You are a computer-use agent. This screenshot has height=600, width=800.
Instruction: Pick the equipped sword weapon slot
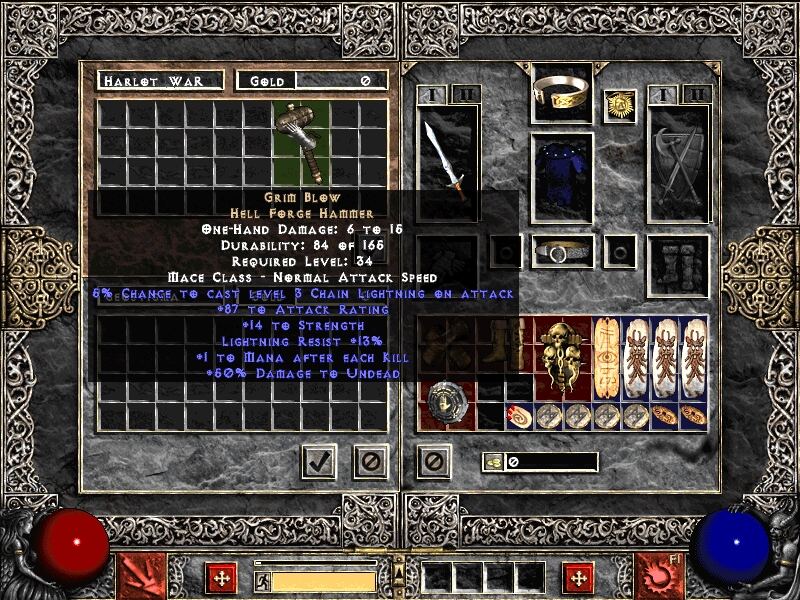[447, 162]
